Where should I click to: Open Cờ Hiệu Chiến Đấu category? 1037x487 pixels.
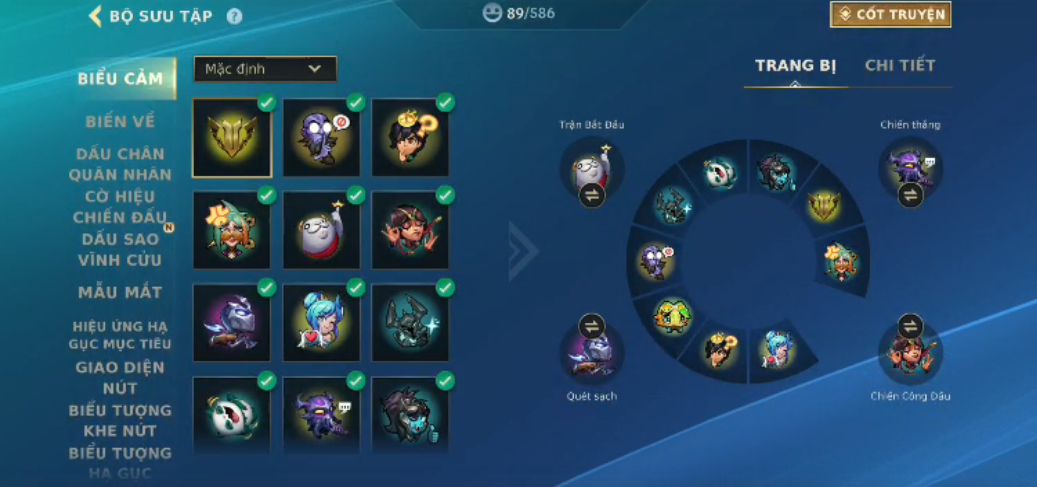(120, 207)
